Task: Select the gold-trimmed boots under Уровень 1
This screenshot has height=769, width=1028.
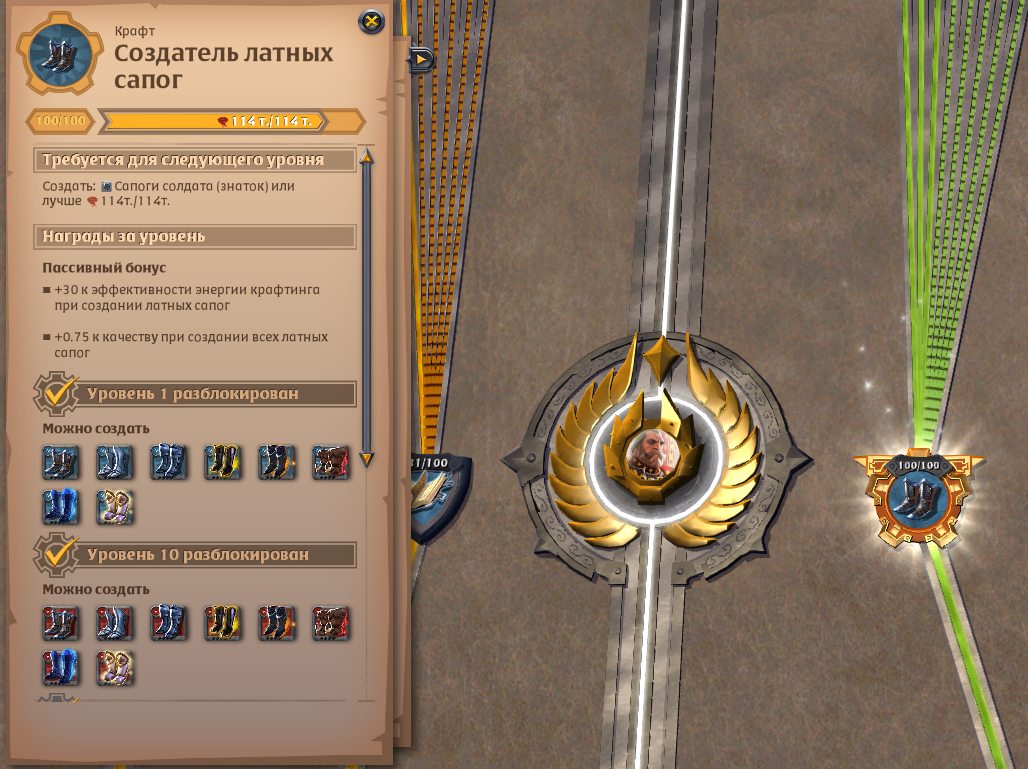Action: pyautogui.click(x=223, y=462)
